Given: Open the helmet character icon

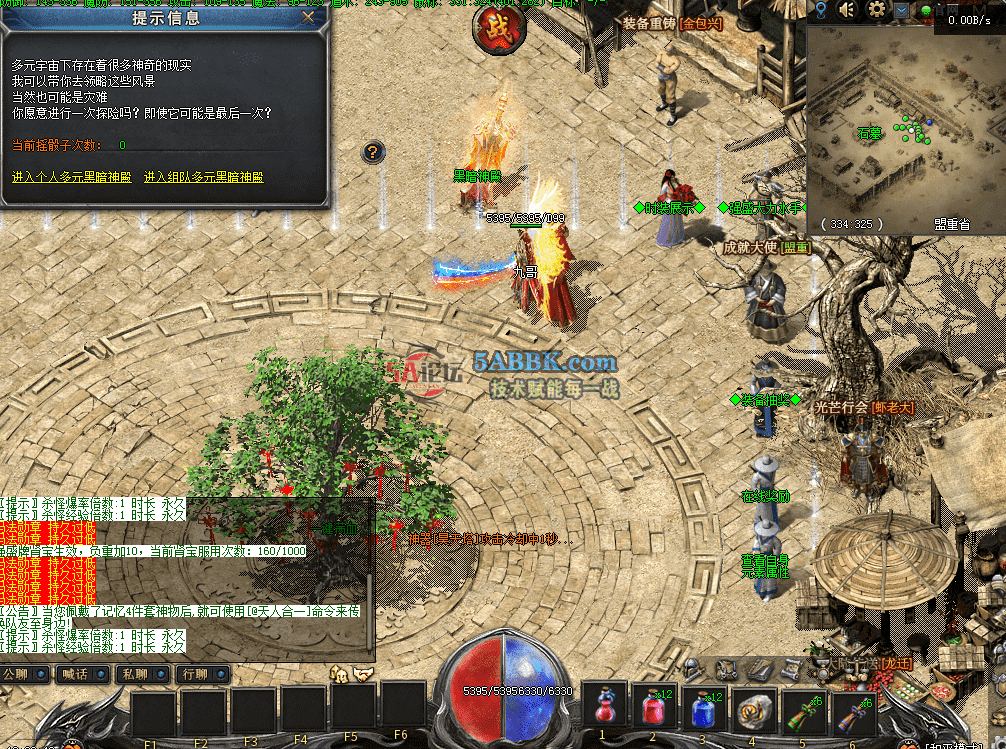Looking at the screenshot, I should pos(693,668).
